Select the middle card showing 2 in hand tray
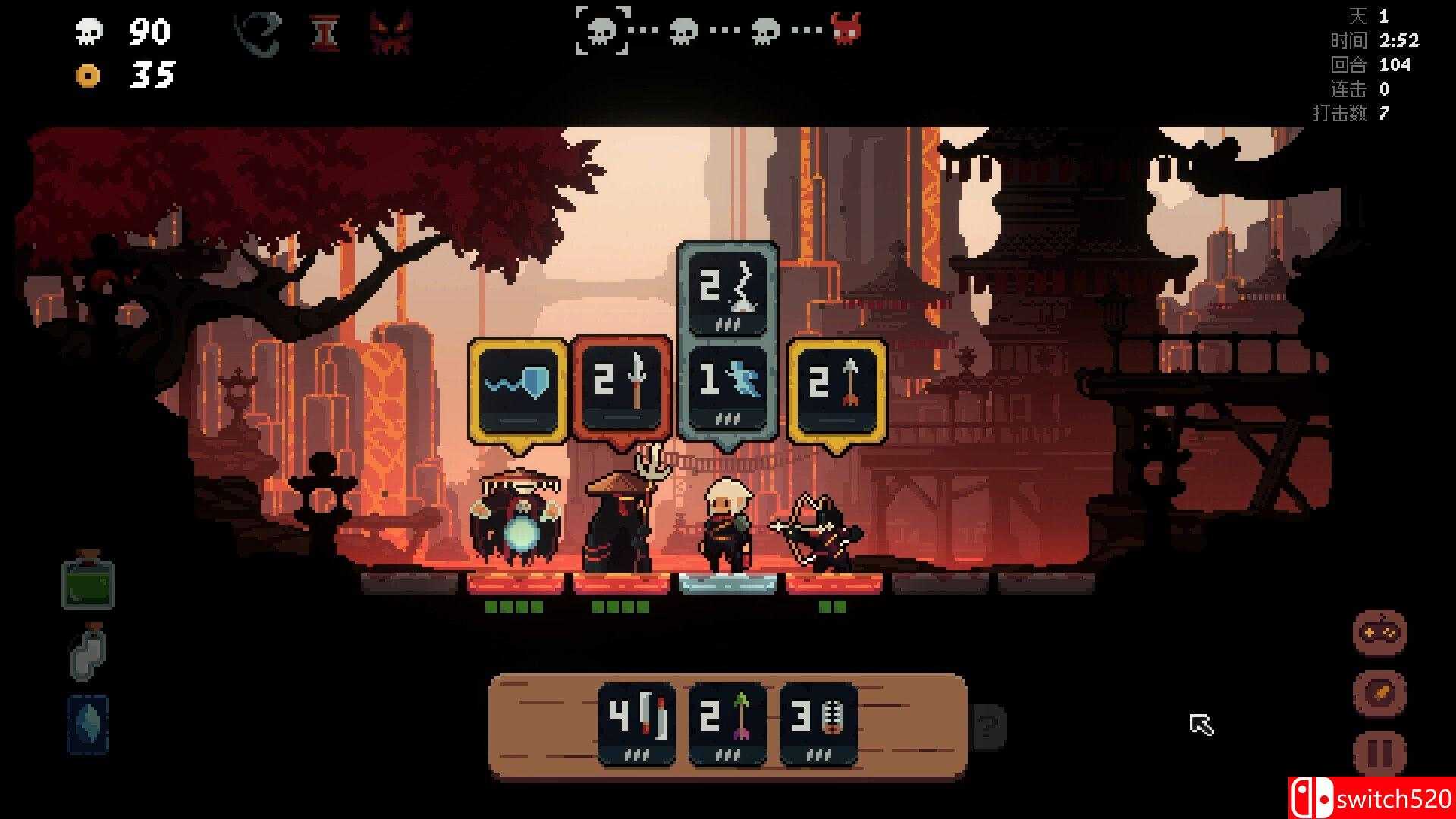Screen dimensions: 1456x819 click(726, 720)
